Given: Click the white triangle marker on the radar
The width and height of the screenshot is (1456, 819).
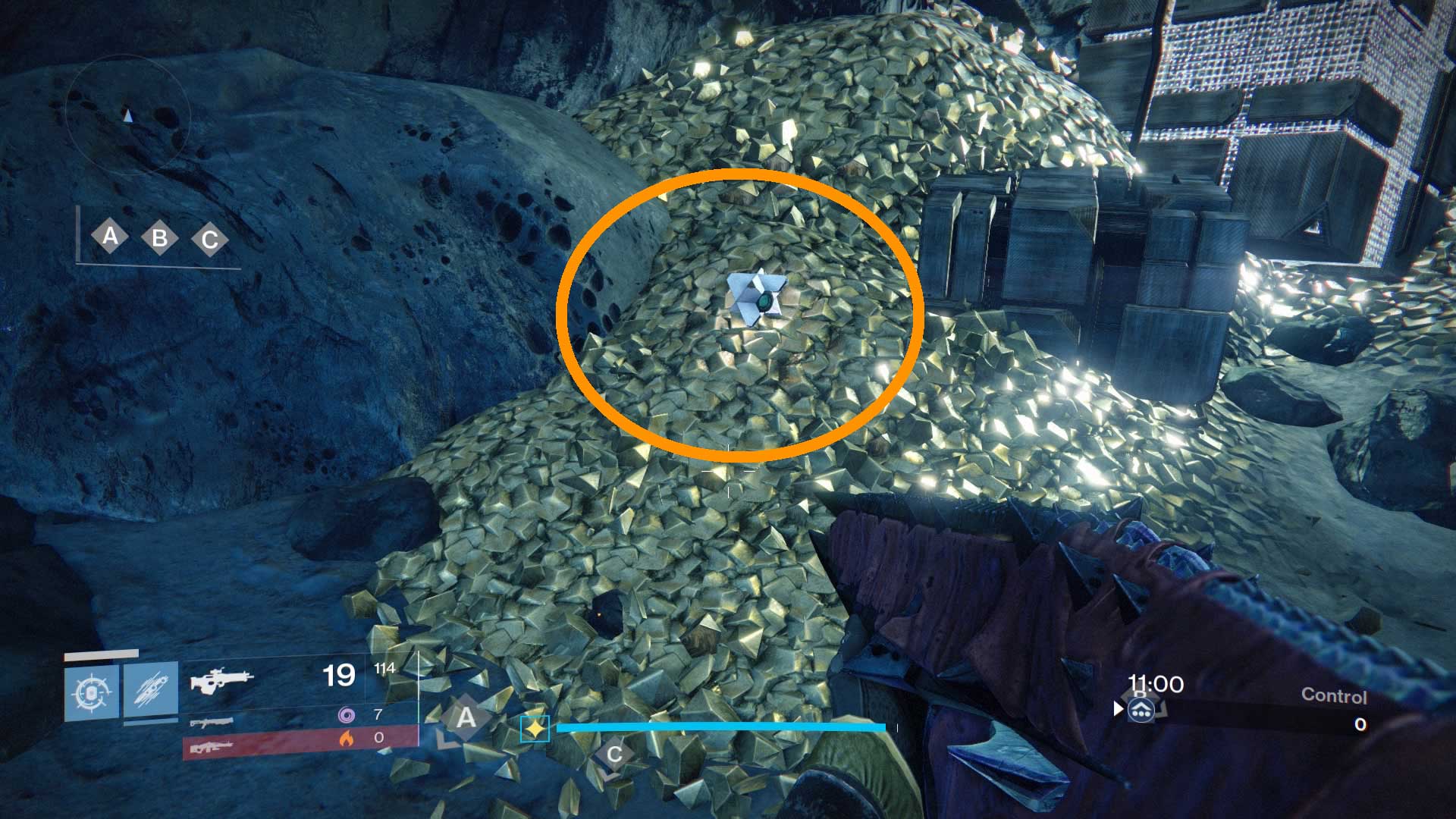Looking at the screenshot, I should pos(129,114).
